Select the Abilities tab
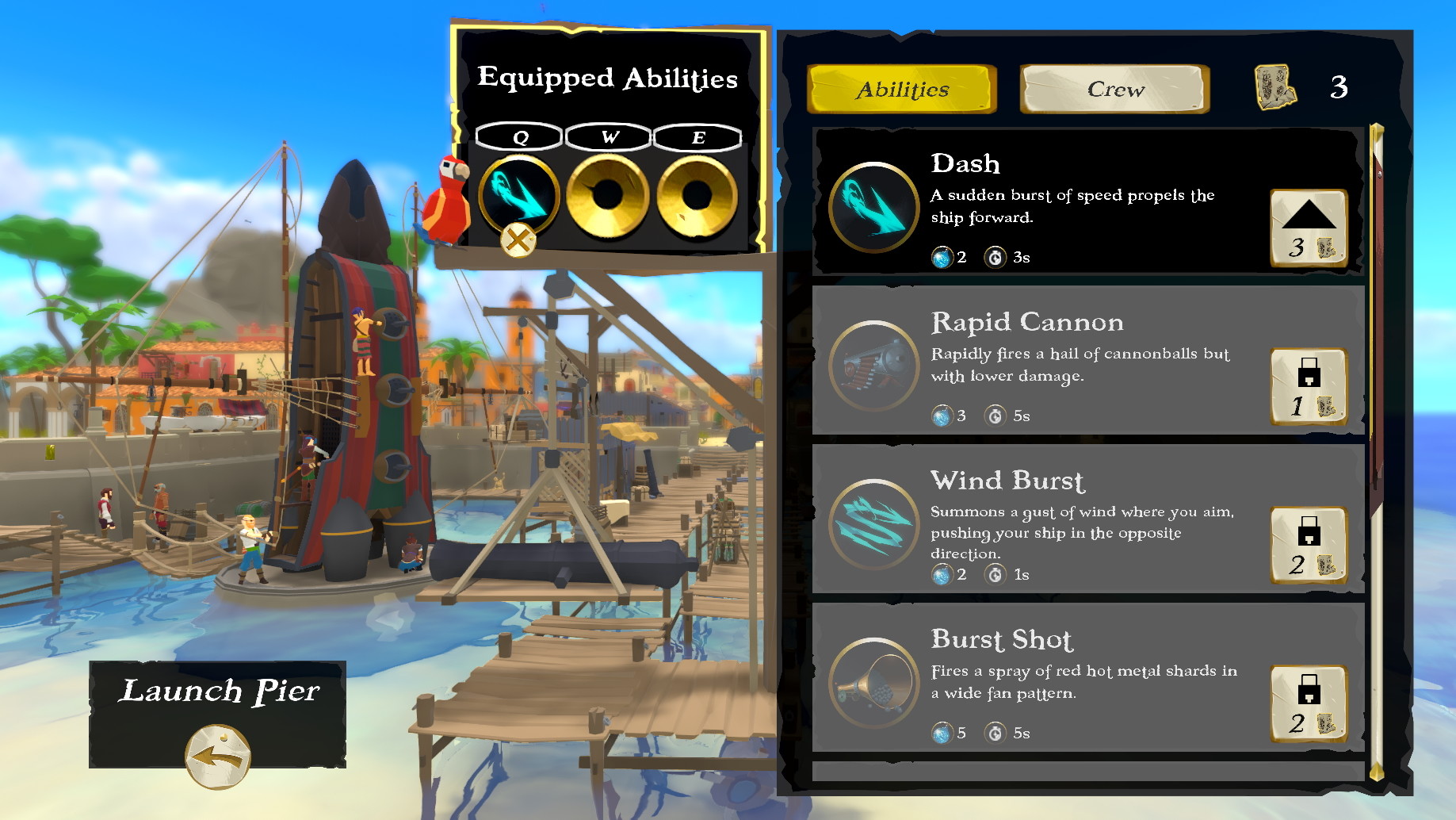 [x=900, y=89]
